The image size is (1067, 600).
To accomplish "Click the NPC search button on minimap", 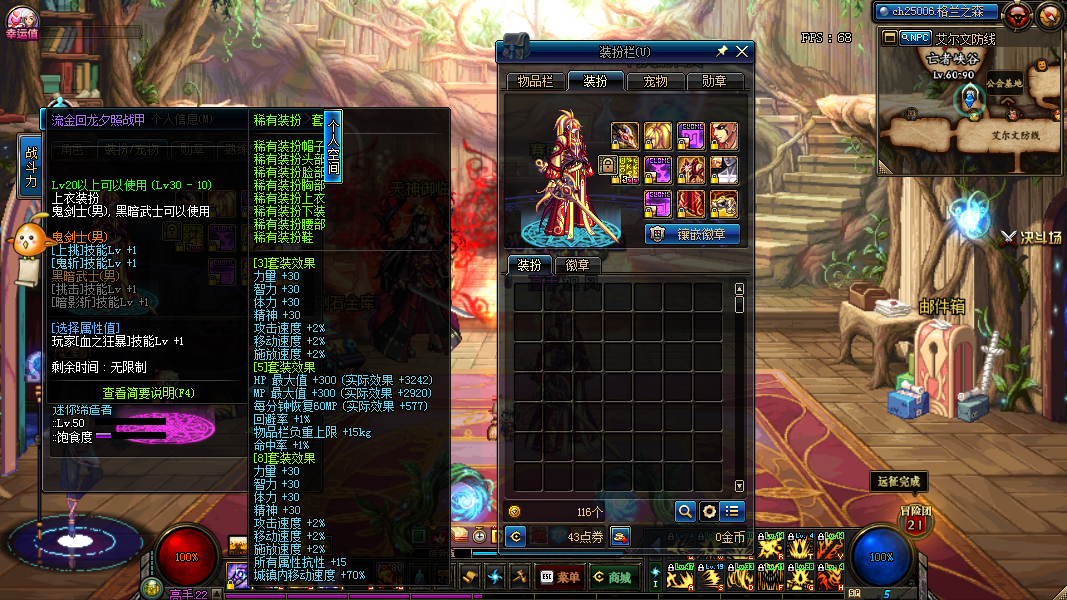I will (915, 38).
